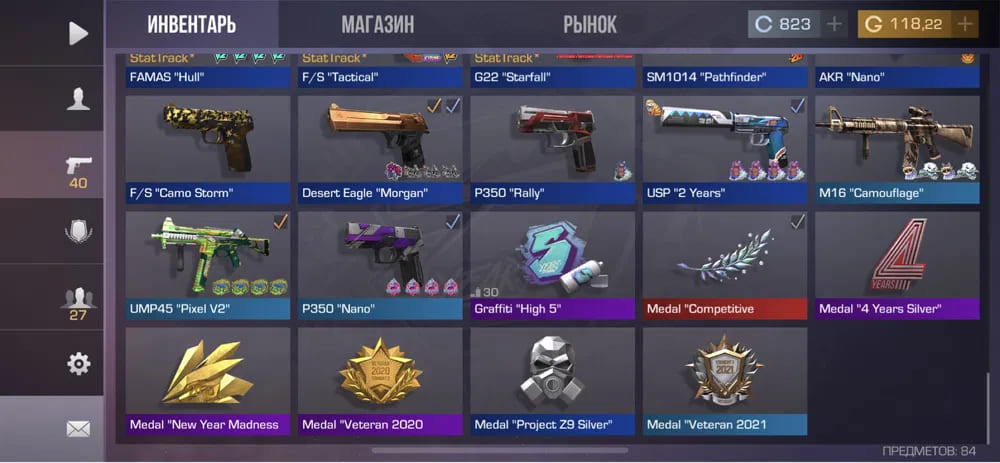Open the settings gear
The height and width of the screenshot is (463, 1000).
pyautogui.click(x=78, y=364)
